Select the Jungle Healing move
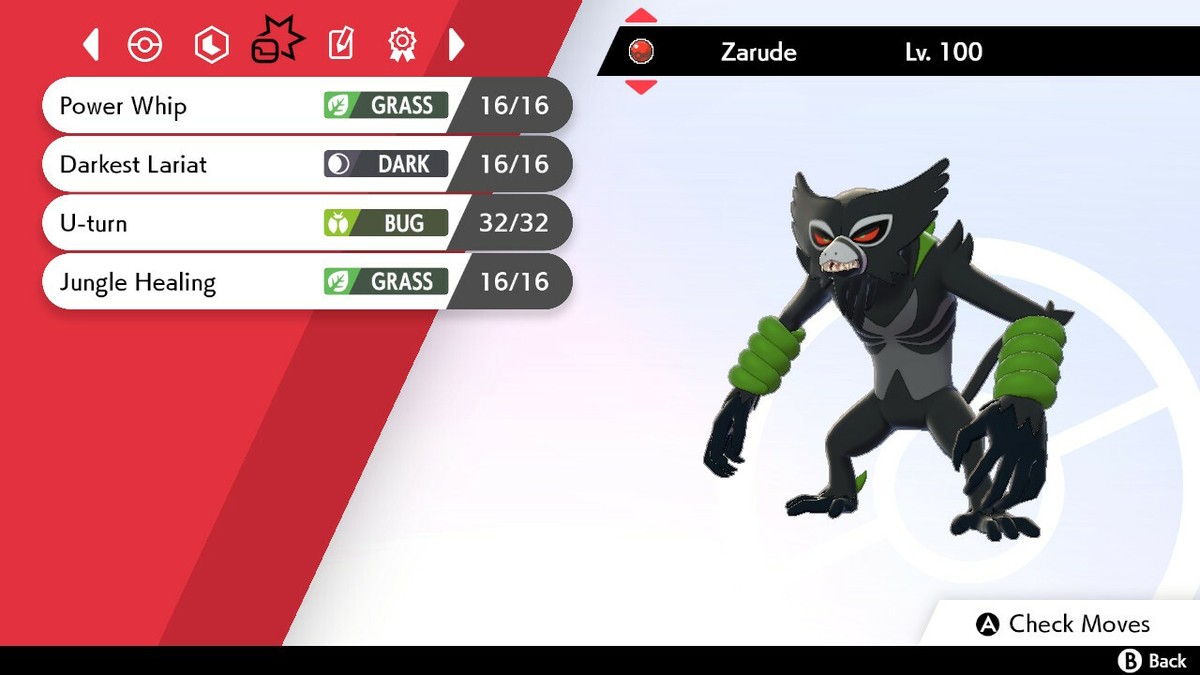The width and height of the screenshot is (1200, 675). point(300,282)
